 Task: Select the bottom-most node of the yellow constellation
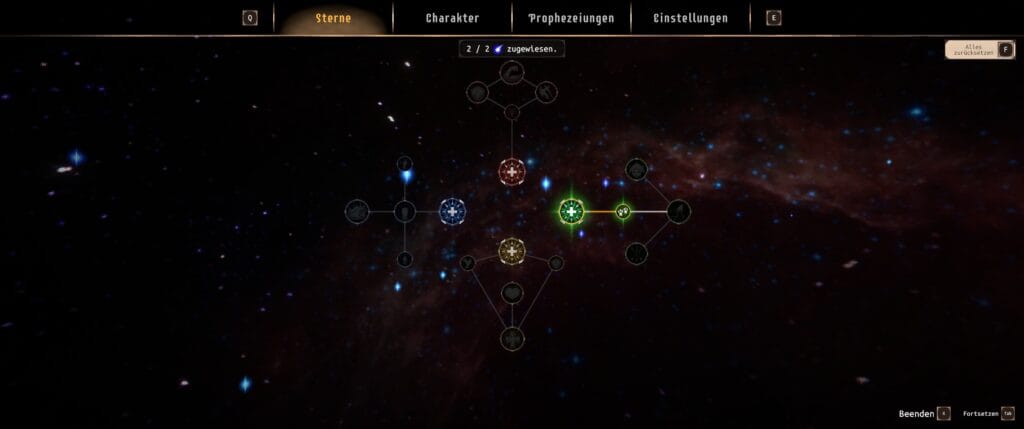[512, 338]
